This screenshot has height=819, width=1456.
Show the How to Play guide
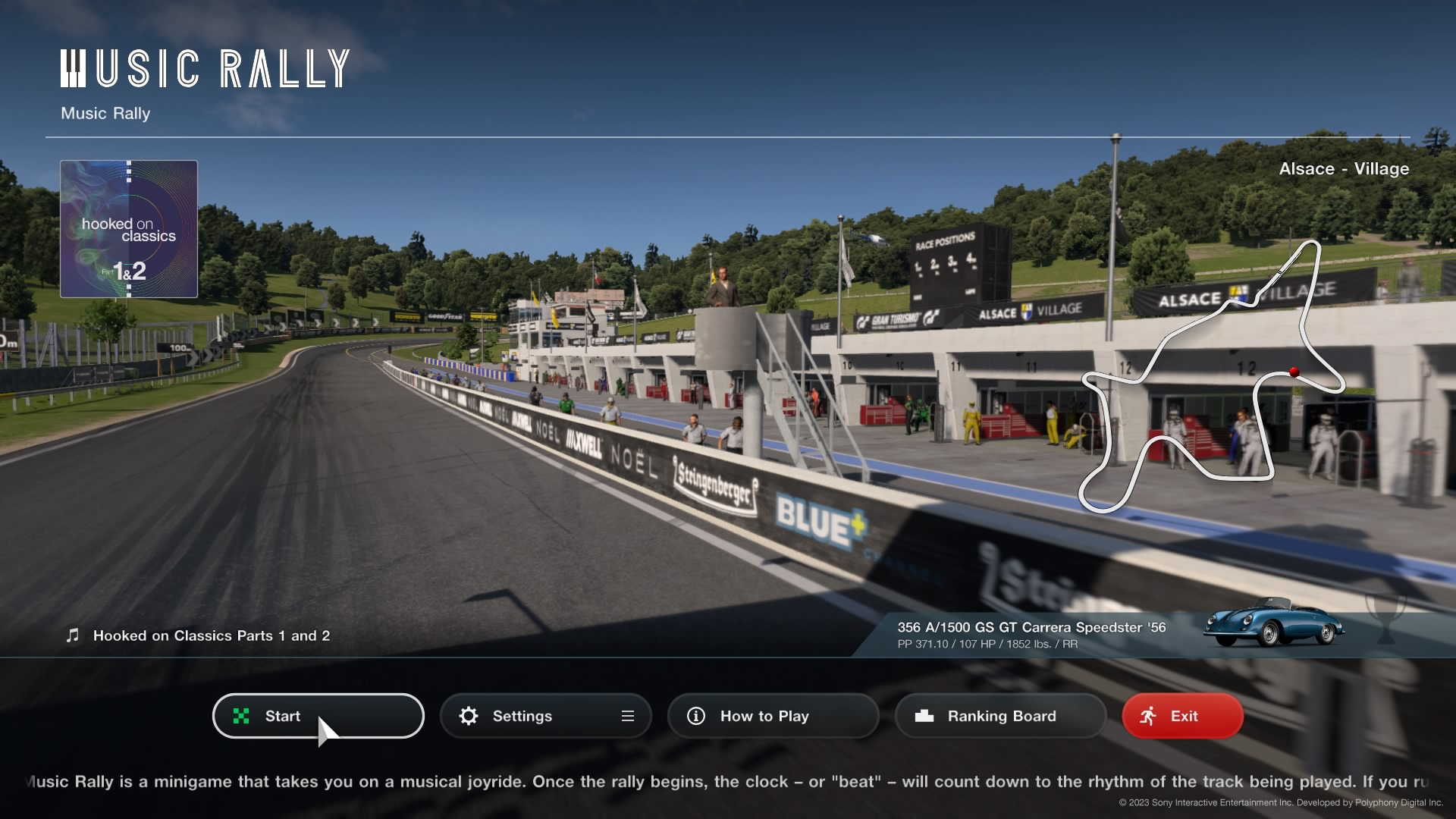pyautogui.click(x=772, y=716)
